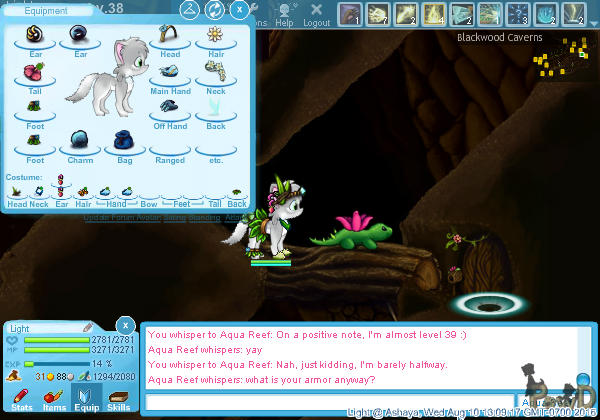This screenshot has width=600, height=420.
Task: Open the blue Bag slot
Action: coord(124,142)
